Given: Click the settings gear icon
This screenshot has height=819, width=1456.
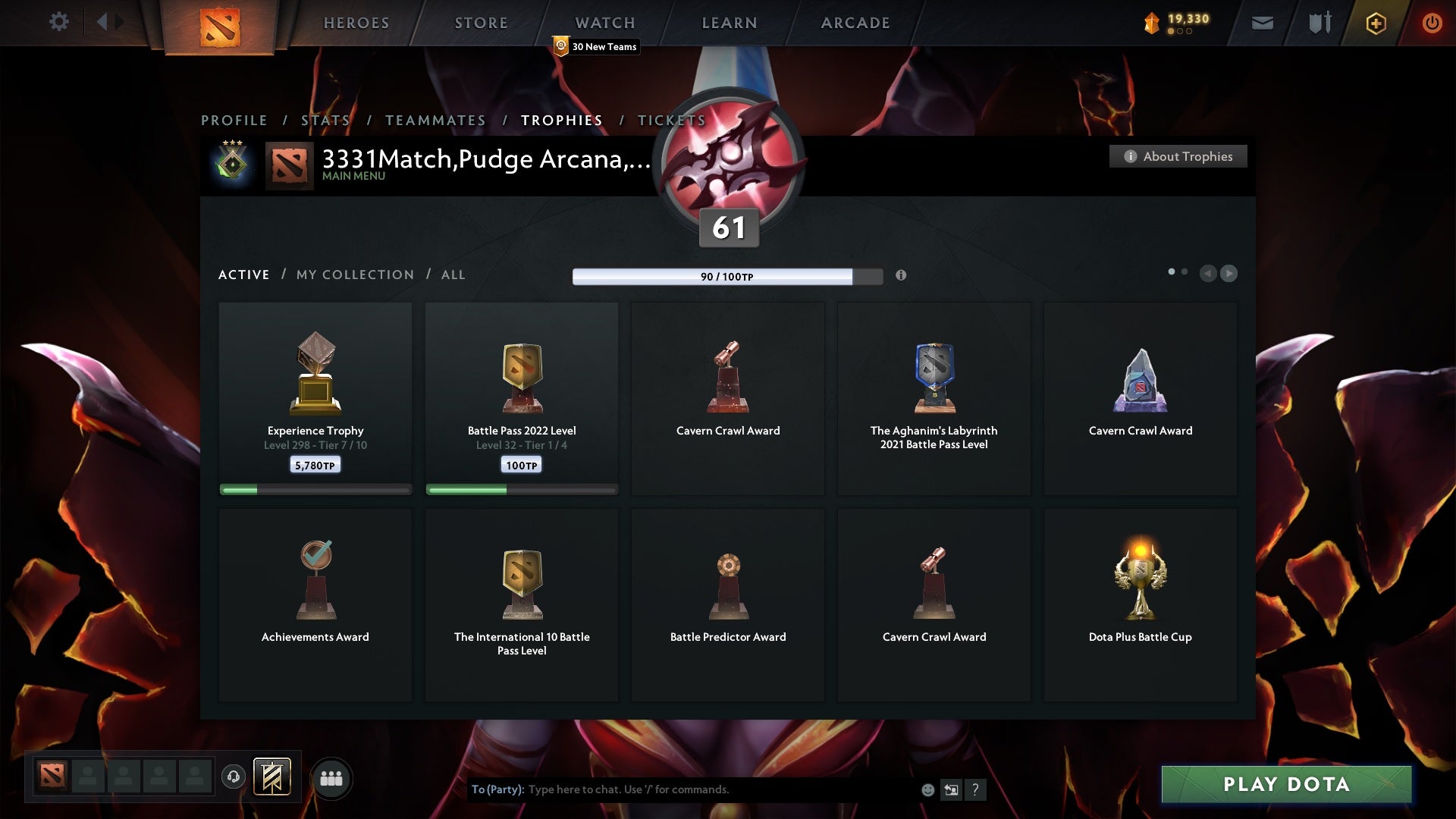Looking at the screenshot, I should tap(59, 22).
